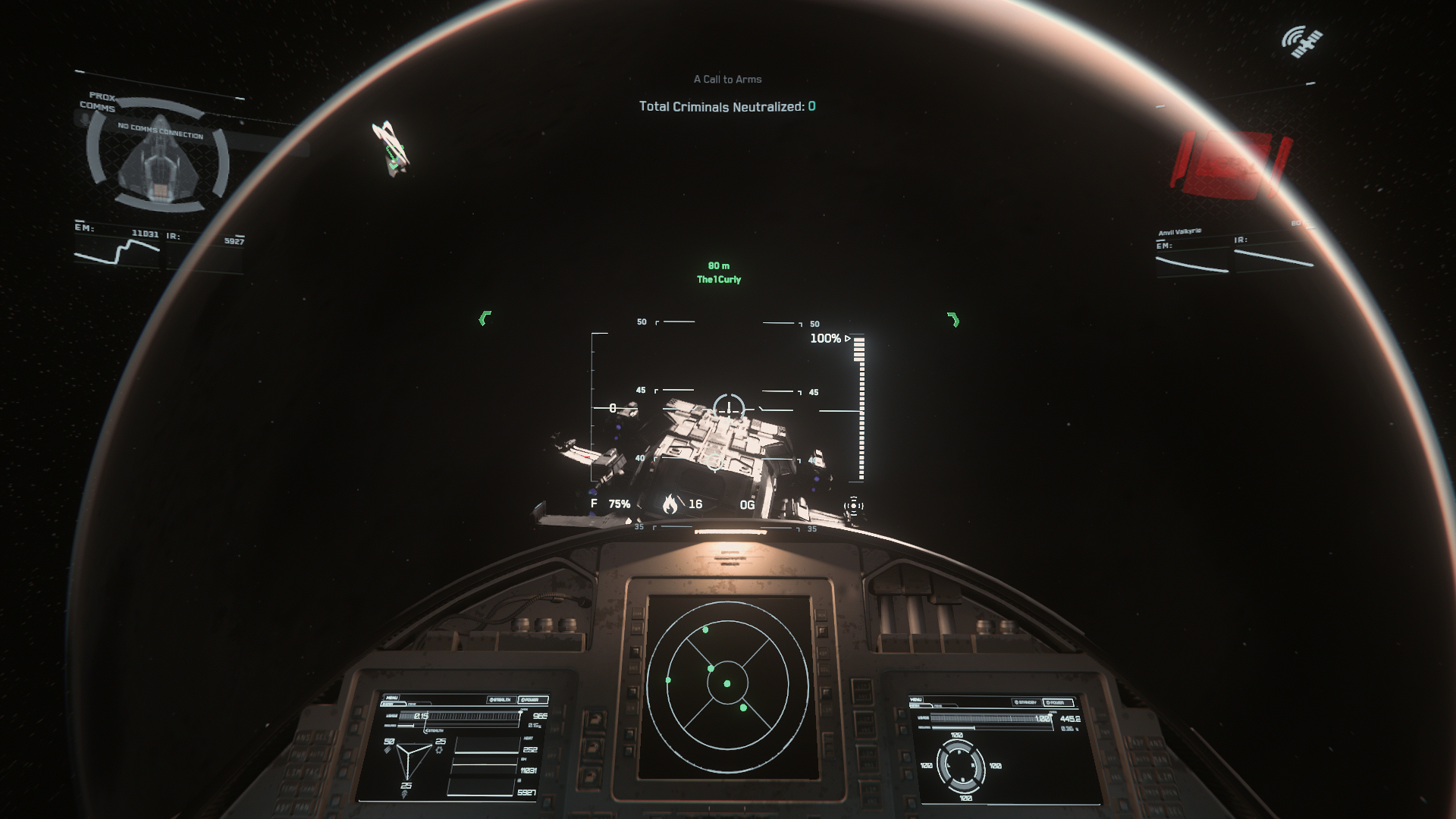Open the A Call to Arms objective tracker

(727, 80)
